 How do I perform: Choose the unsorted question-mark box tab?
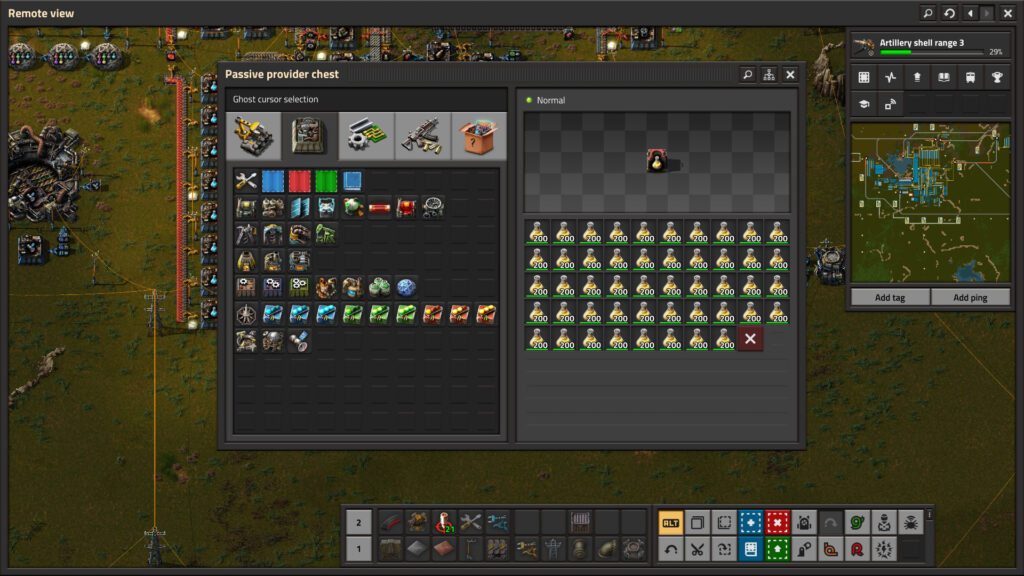(479, 136)
